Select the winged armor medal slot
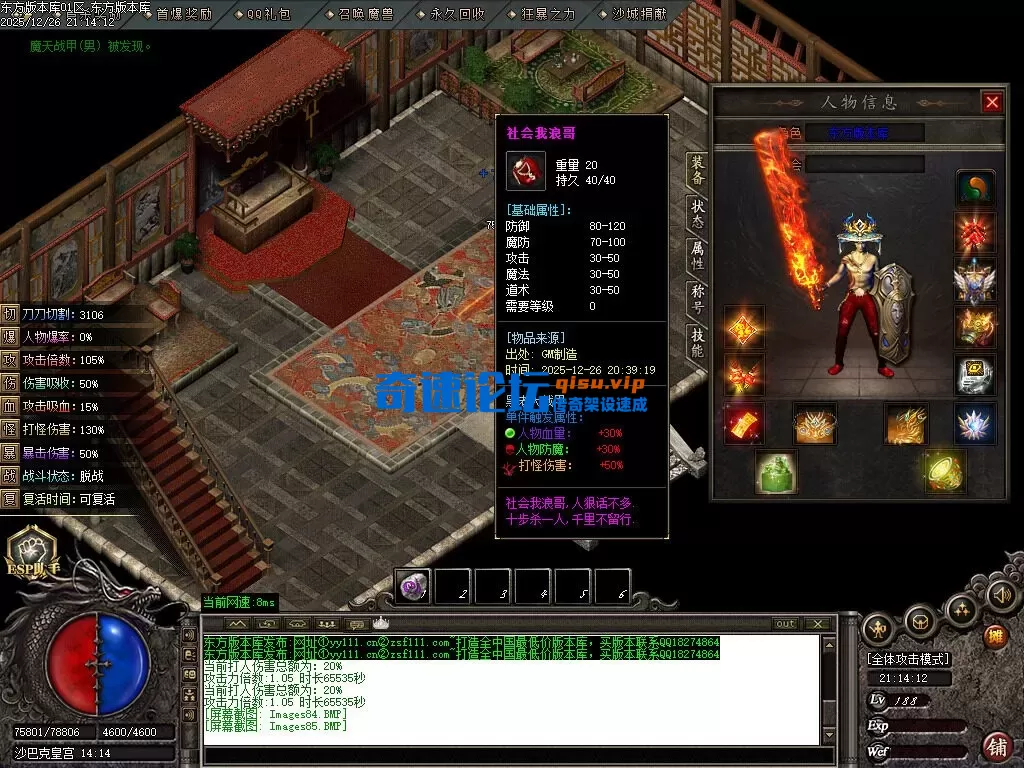 [975, 281]
